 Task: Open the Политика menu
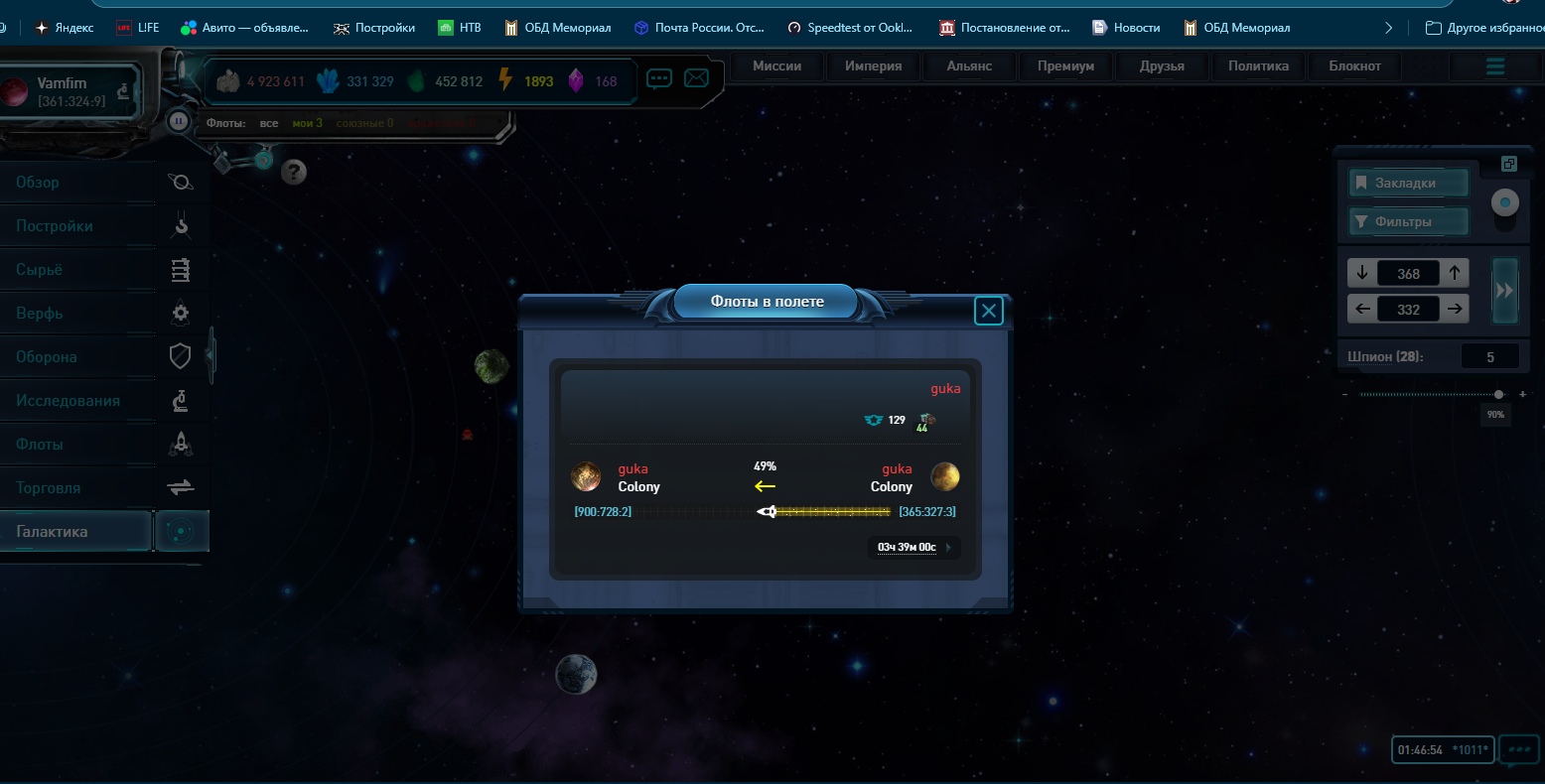1258,66
